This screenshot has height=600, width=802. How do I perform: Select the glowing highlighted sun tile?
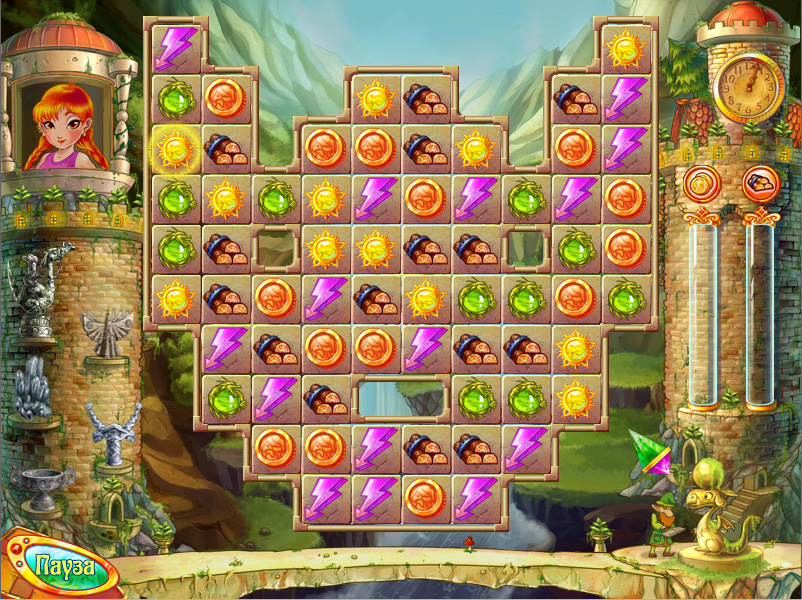(x=176, y=149)
